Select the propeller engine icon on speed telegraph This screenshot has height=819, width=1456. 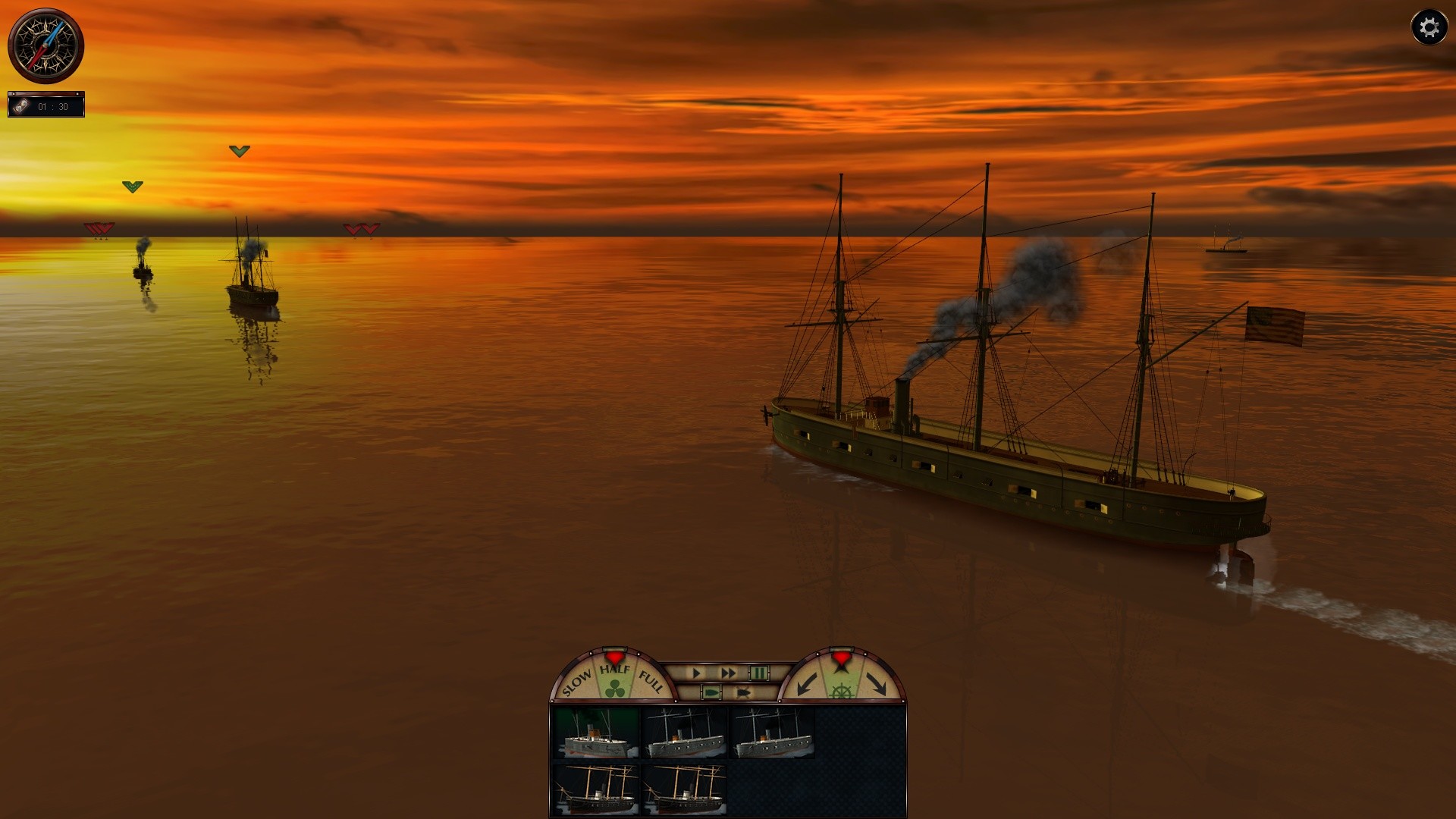[615, 689]
